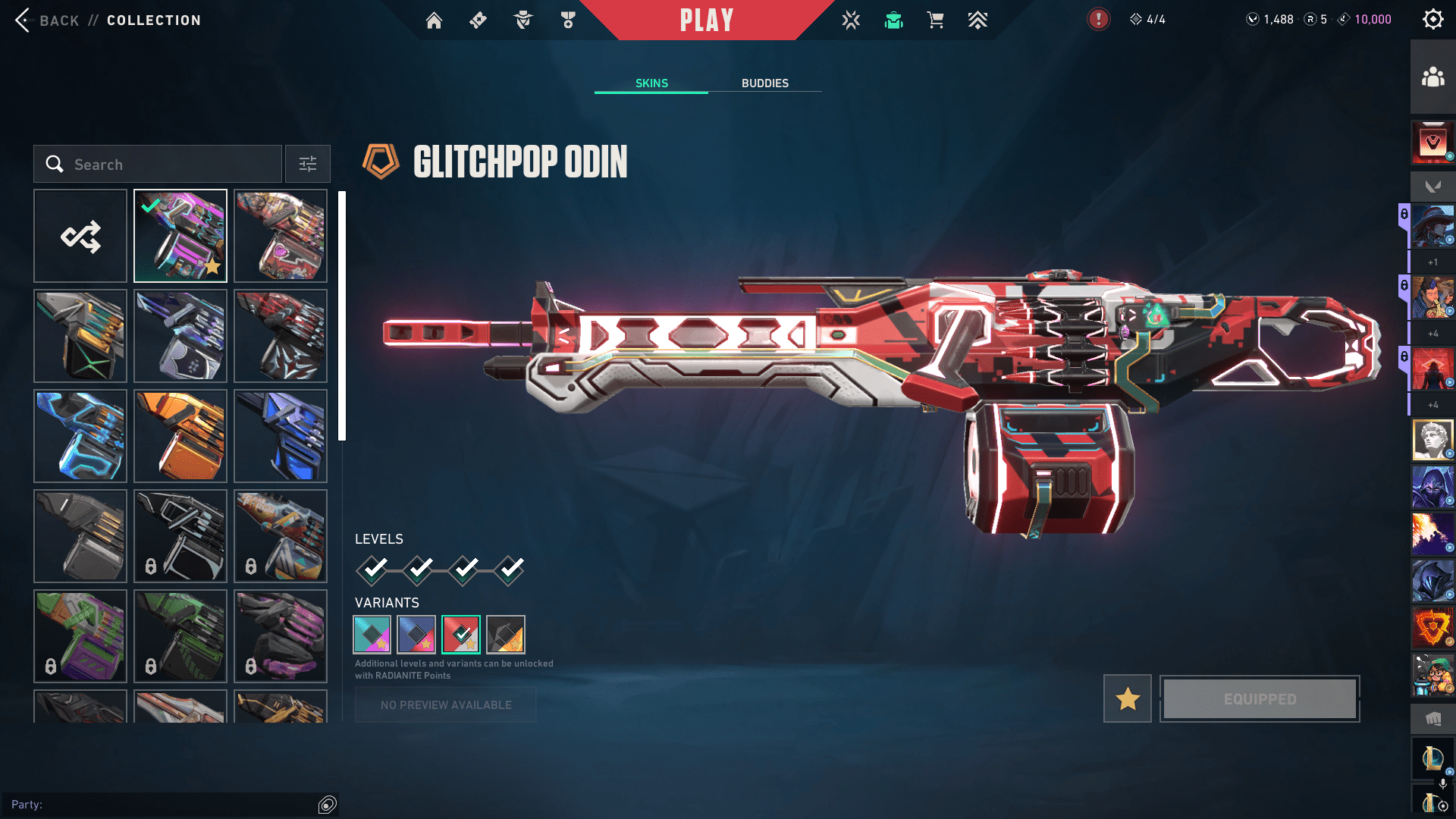The height and width of the screenshot is (819, 1456).
Task: Open the home icon in top navigation
Action: [434, 20]
